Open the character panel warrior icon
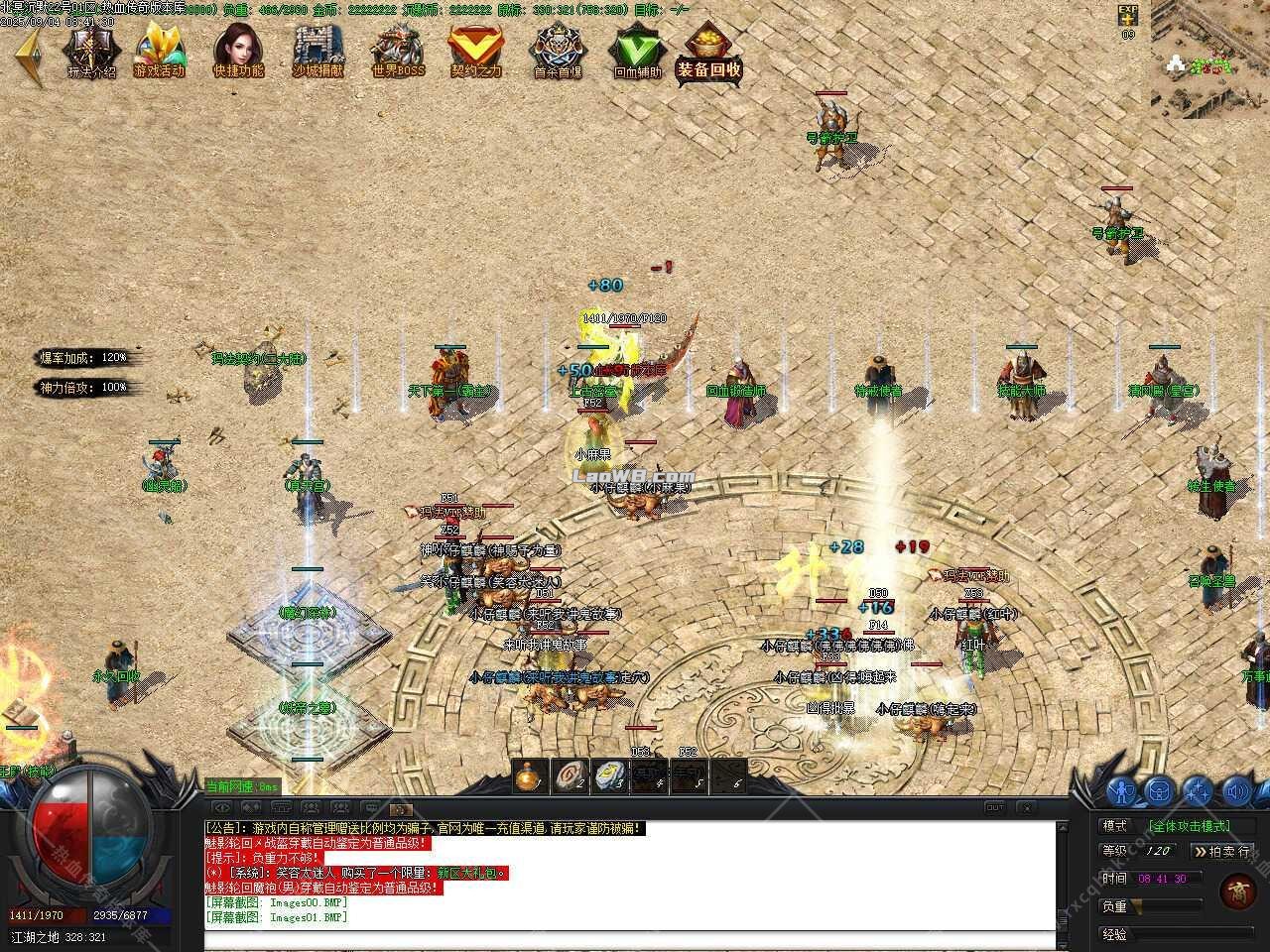The image size is (1270, 952). 1122,791
